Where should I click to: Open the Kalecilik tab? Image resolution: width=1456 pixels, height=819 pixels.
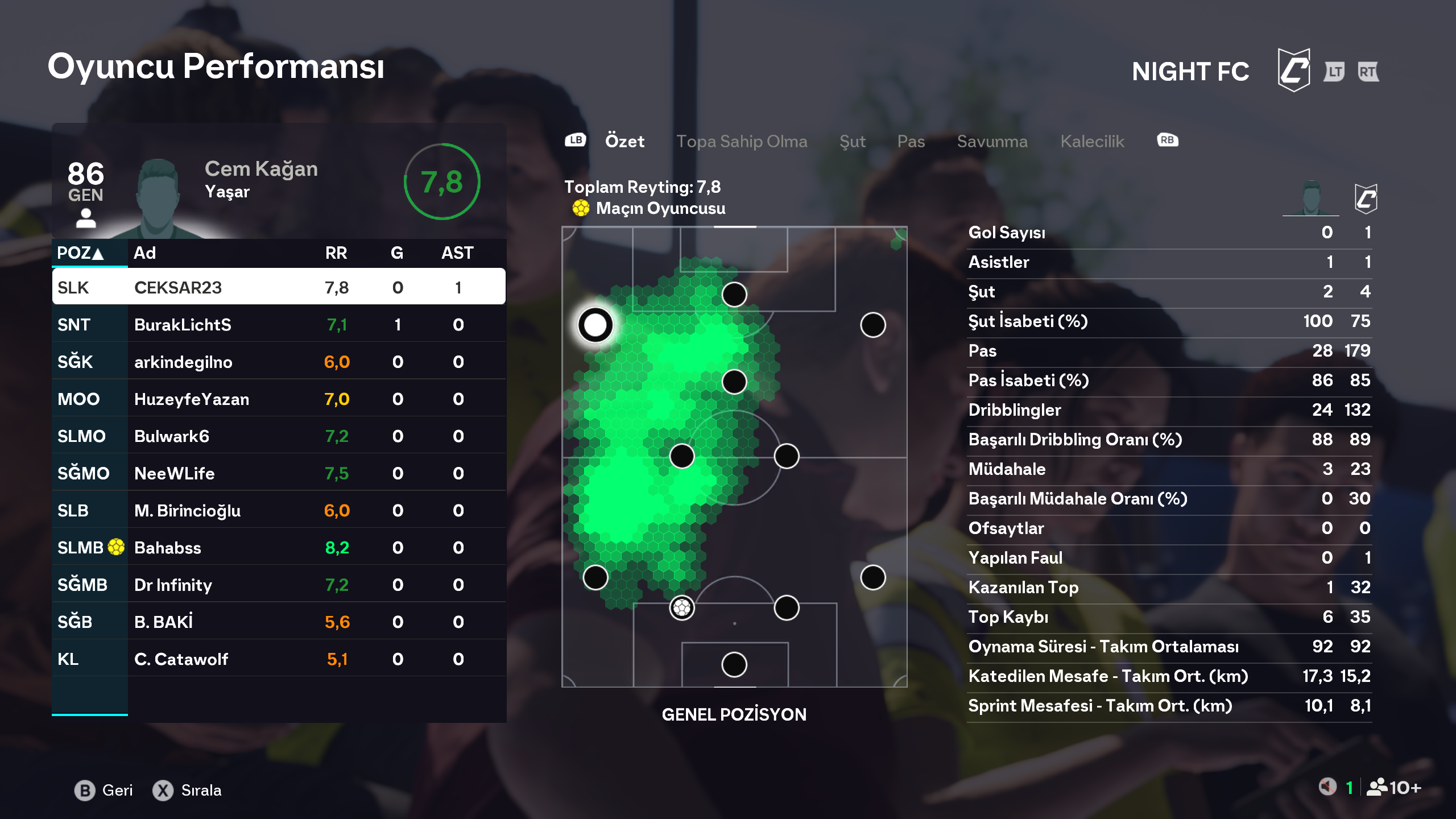1092,141
